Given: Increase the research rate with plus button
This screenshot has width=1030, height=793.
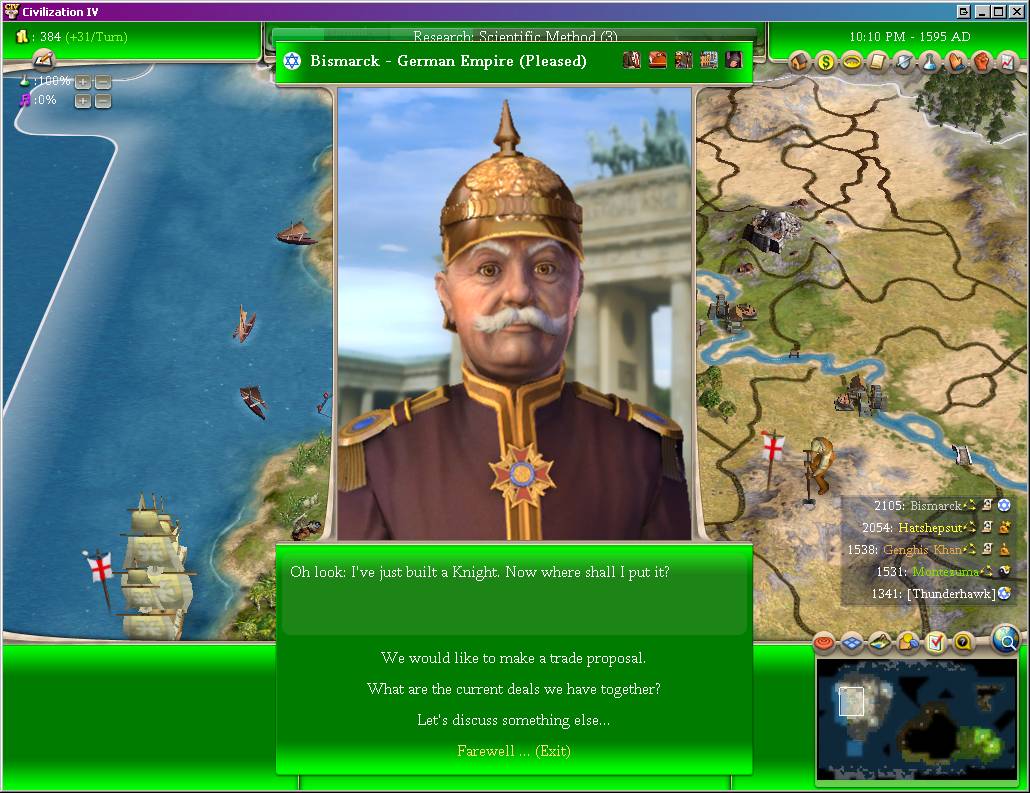Looking at the screenshot, I should click(x=82, y=81).
